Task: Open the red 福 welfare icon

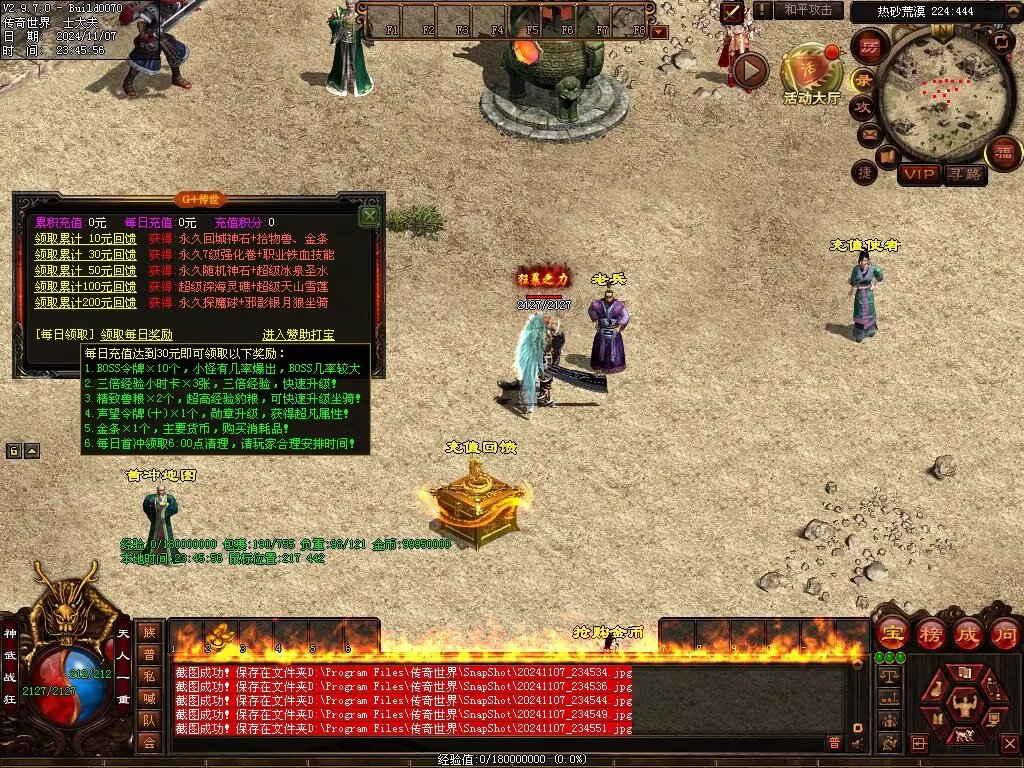Action: [1003, 153]
